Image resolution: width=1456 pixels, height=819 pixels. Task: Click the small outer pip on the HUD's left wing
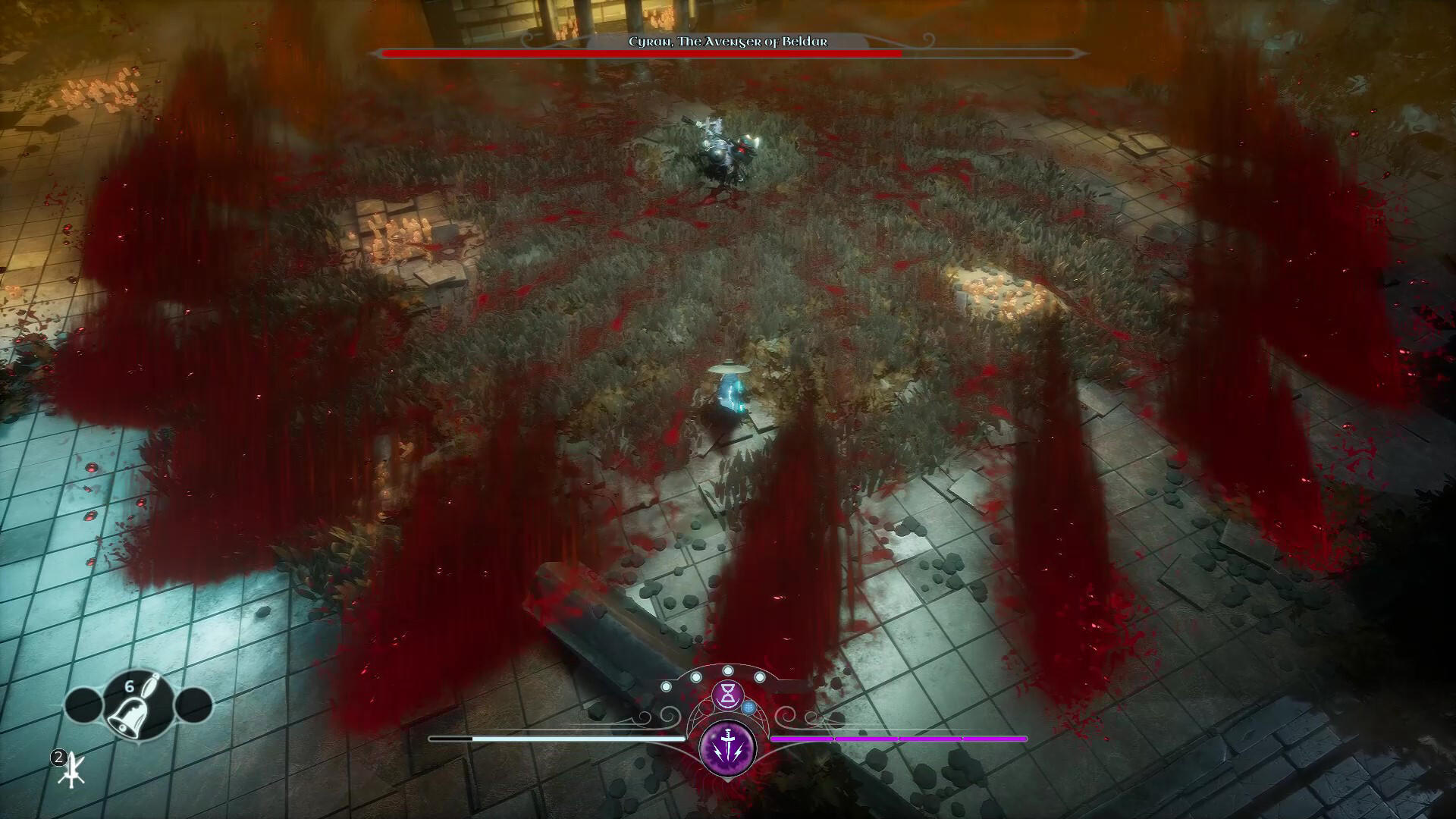[x=666, y=686]
